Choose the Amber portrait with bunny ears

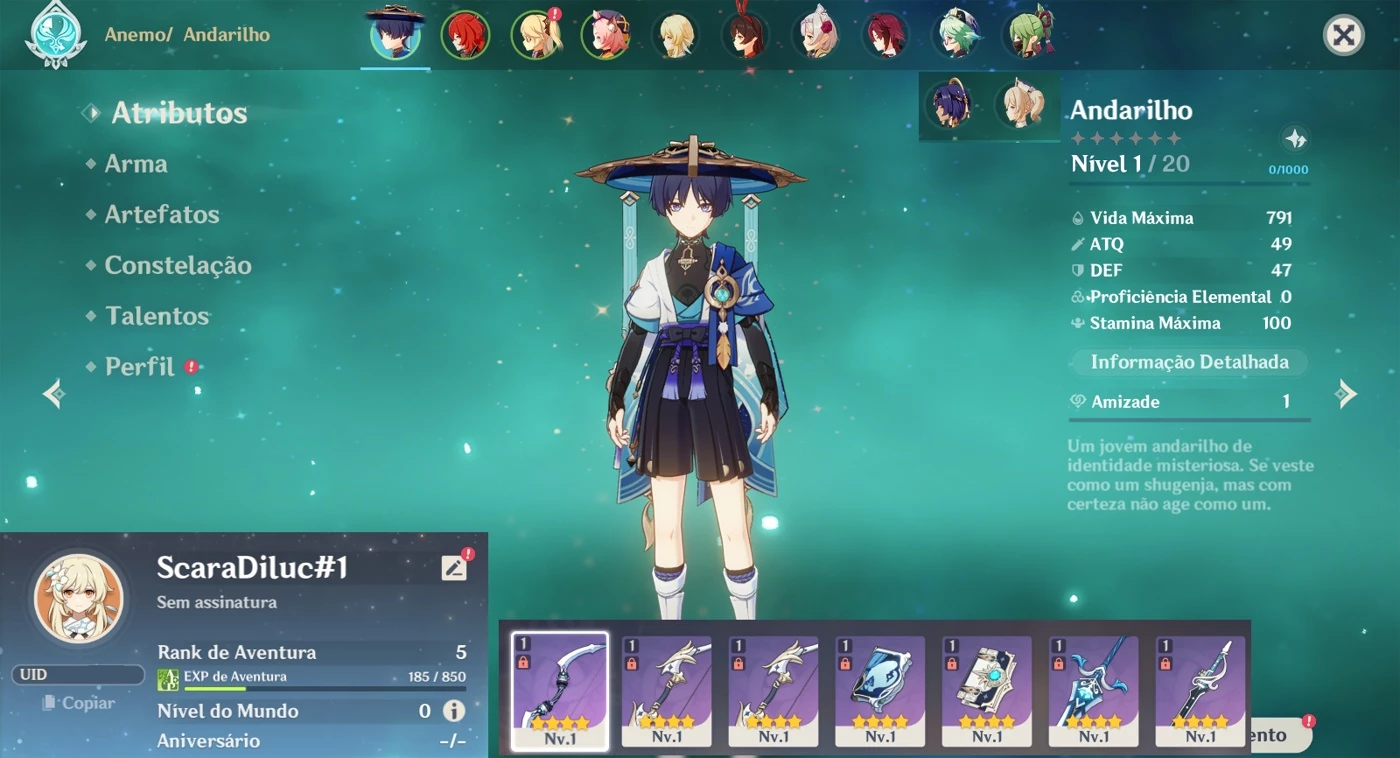coord(745,36)
